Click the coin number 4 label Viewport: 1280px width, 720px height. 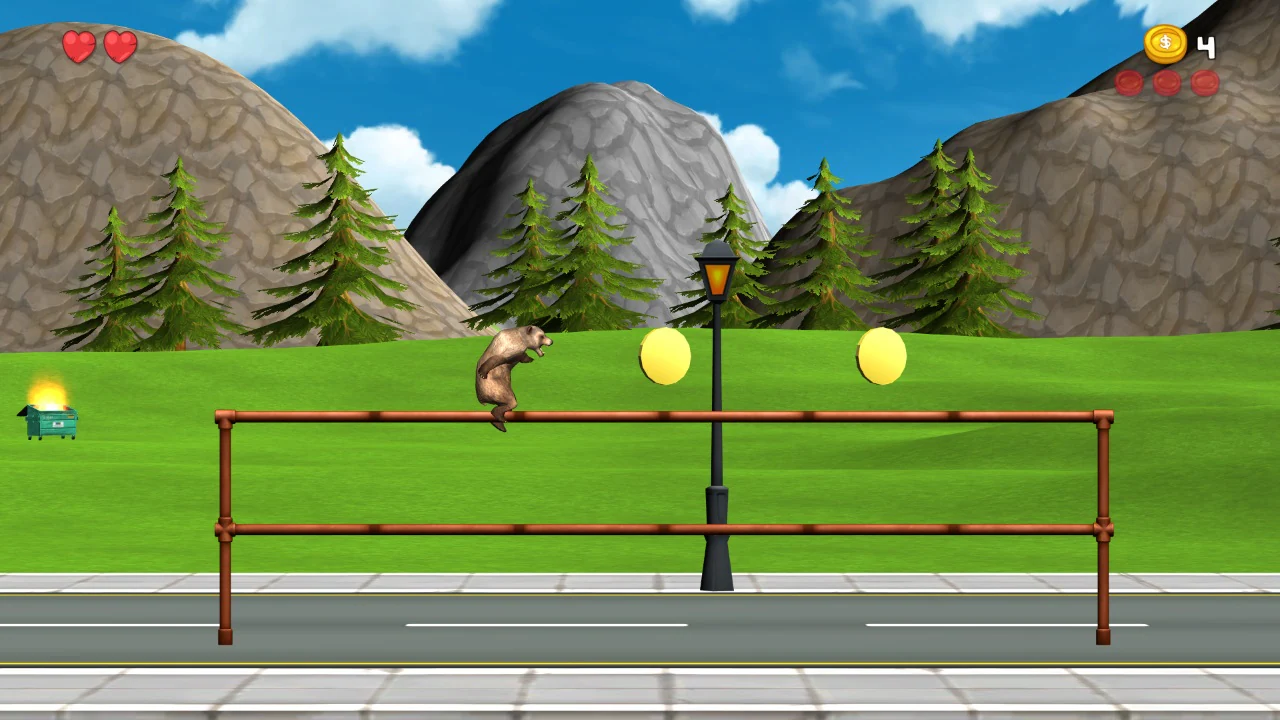click(1206, 46)
